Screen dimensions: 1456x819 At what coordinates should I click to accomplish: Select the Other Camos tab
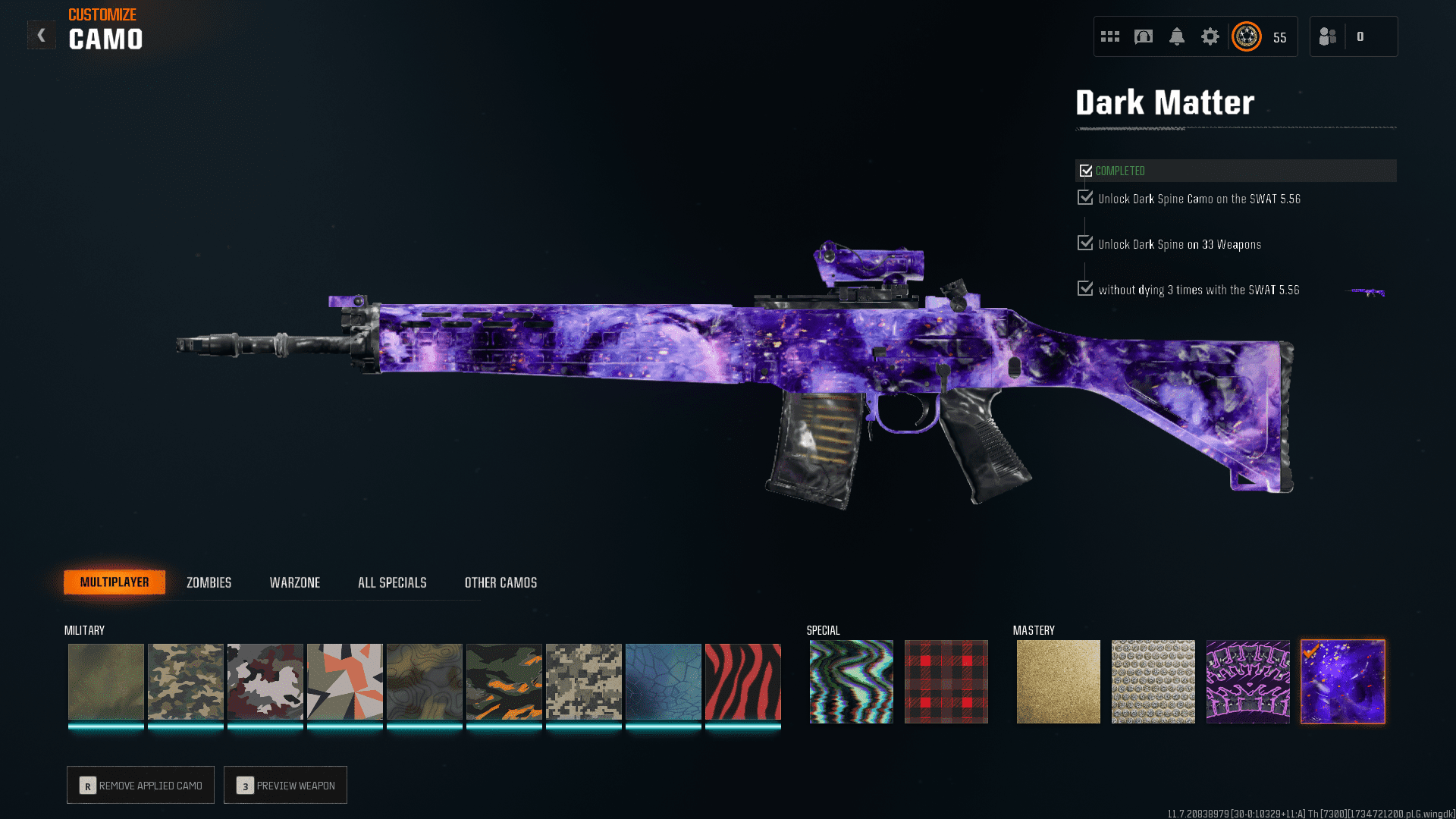(x=500, y=582)
